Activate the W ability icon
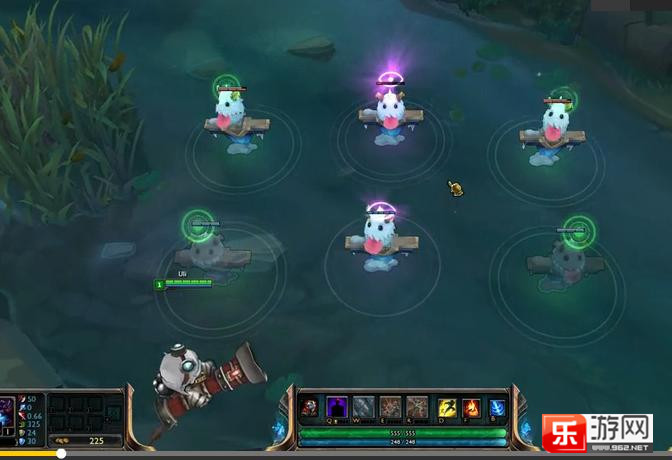This screenshot has height=460, width=672. 363,407
